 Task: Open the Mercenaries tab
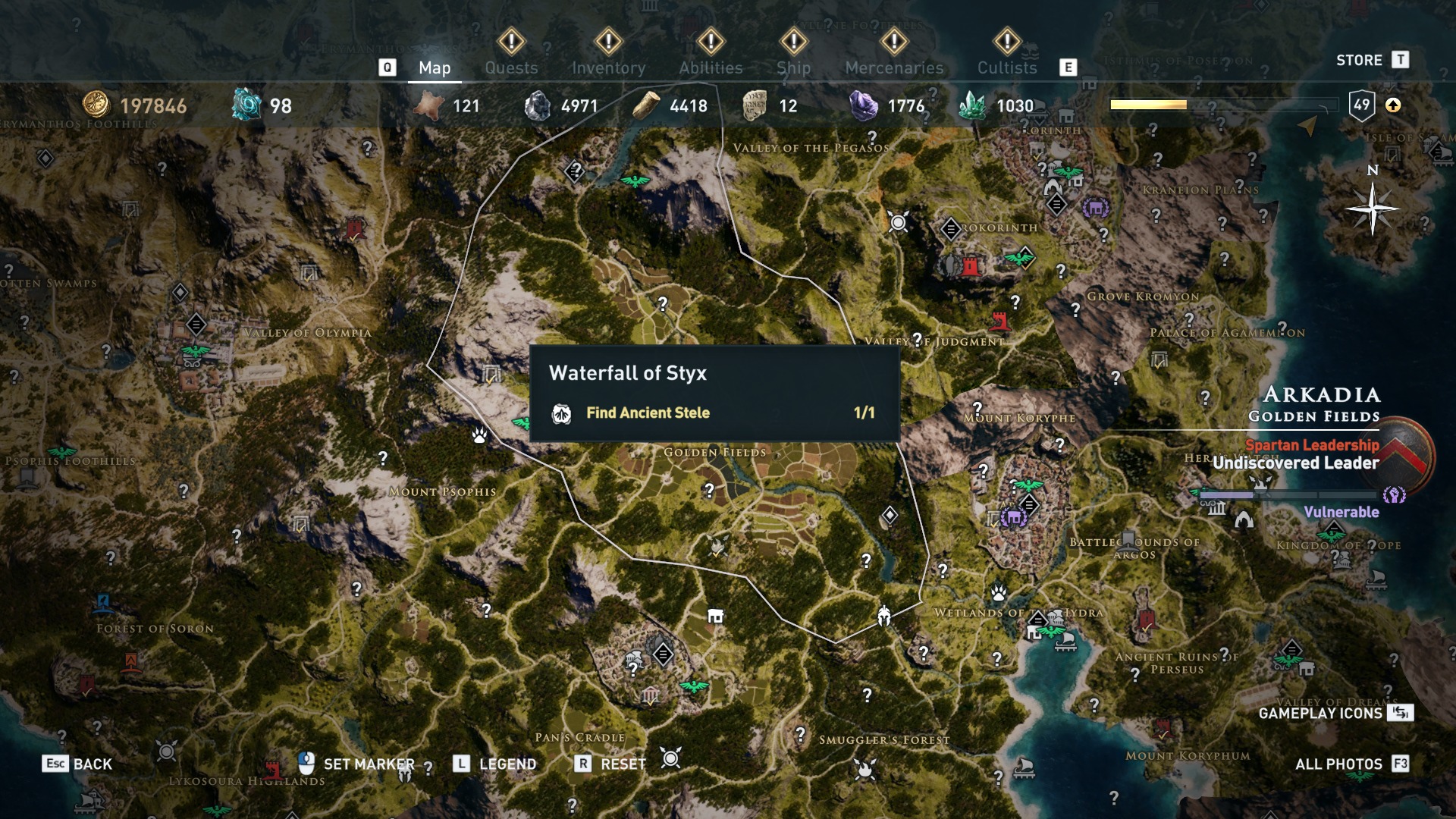pos(894,67)
